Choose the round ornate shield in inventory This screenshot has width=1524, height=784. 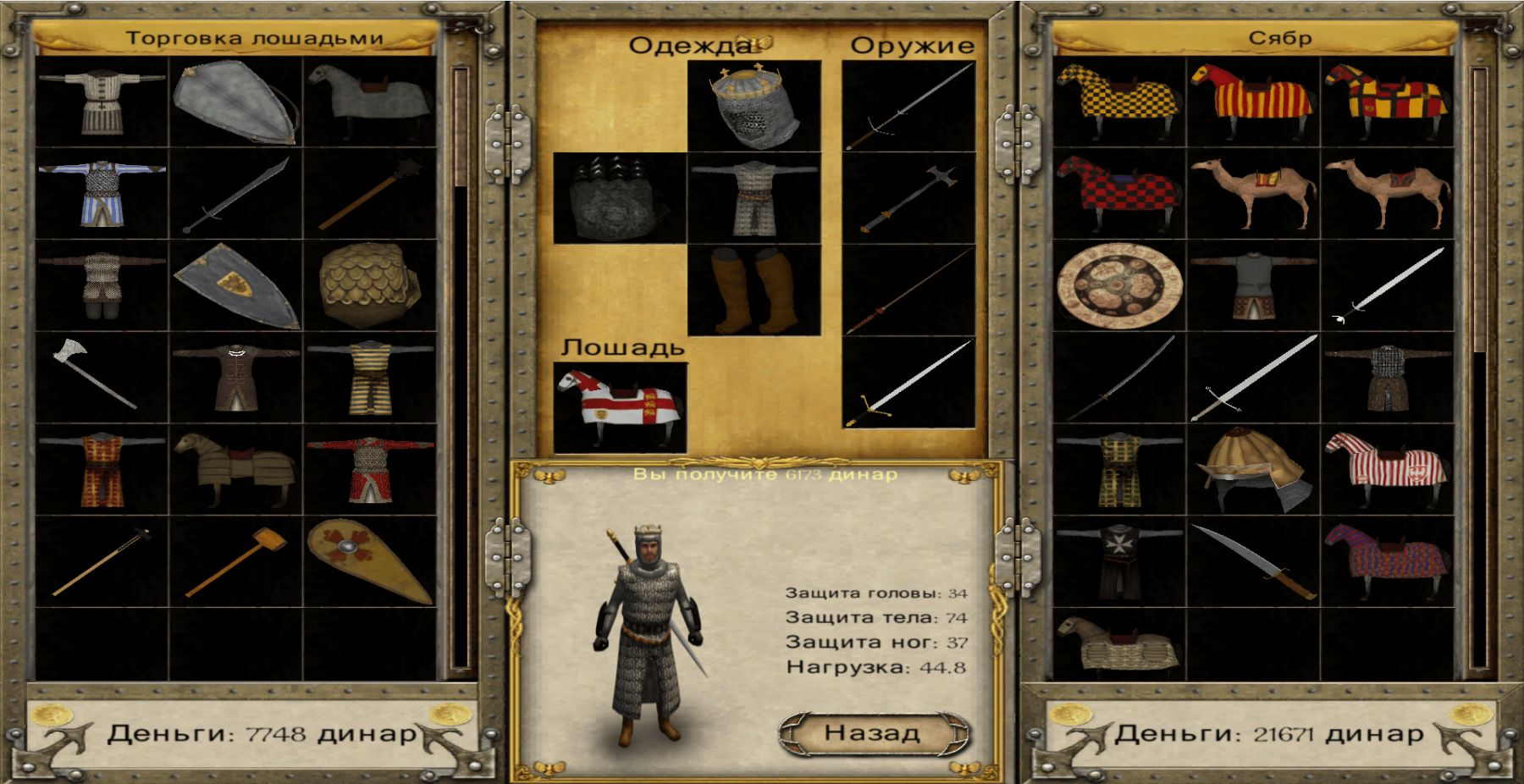[1119, 286]
